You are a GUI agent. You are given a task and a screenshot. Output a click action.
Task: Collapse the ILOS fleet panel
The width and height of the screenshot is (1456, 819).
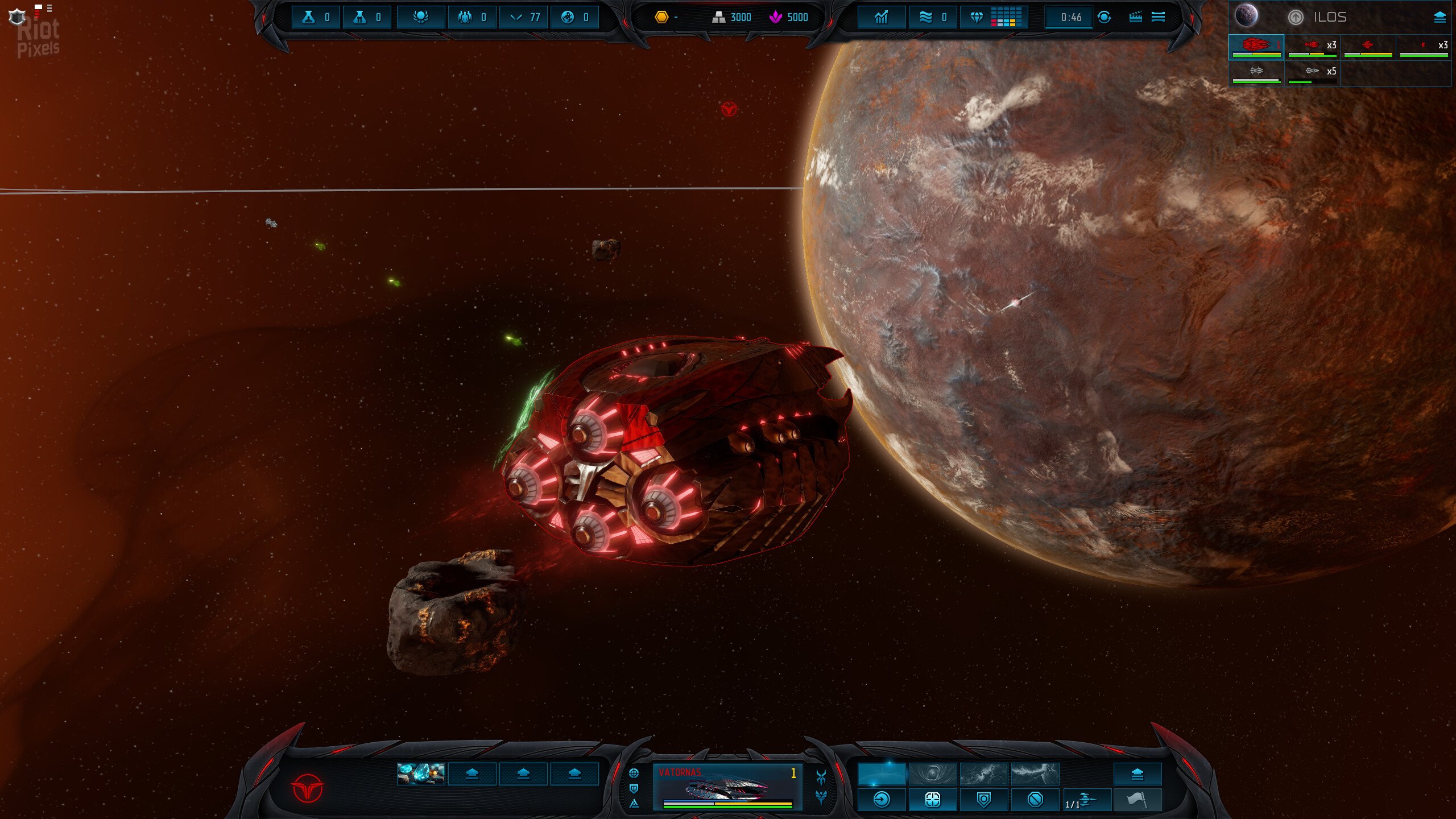pos(1440,17)
